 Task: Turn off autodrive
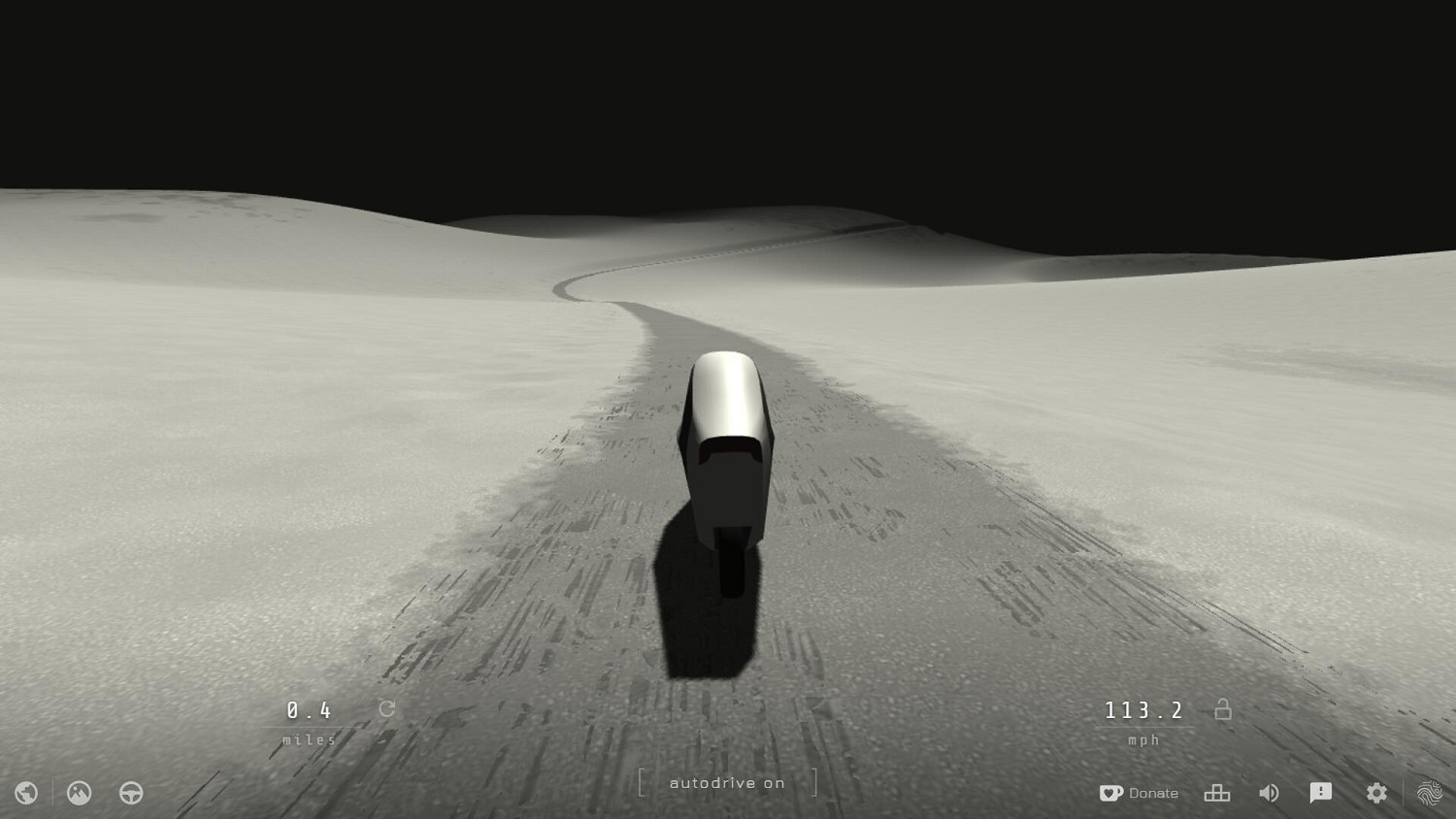729,783
